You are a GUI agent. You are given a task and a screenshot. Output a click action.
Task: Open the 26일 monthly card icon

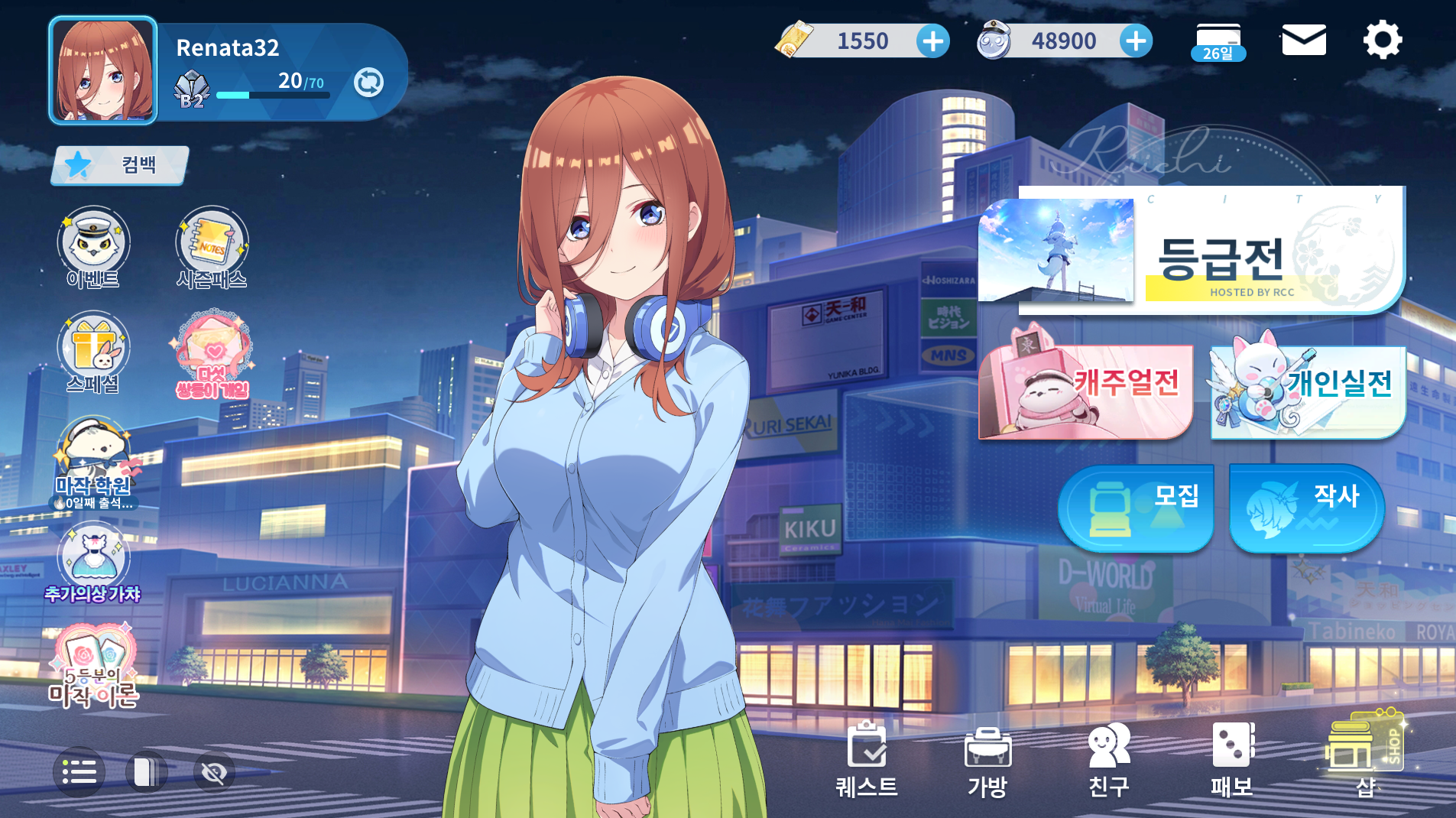1218,41
